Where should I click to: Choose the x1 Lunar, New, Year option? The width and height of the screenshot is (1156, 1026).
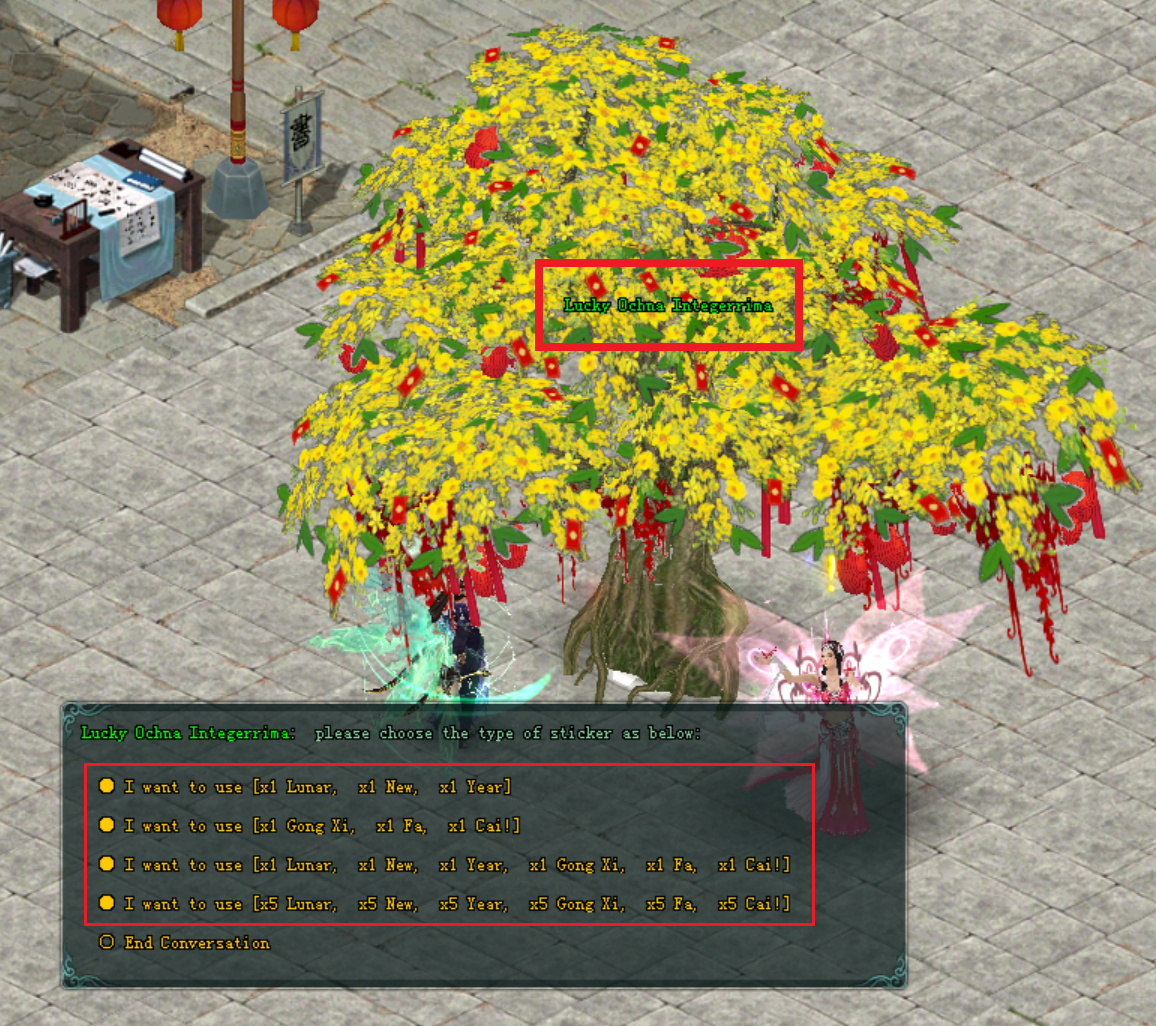317,787
